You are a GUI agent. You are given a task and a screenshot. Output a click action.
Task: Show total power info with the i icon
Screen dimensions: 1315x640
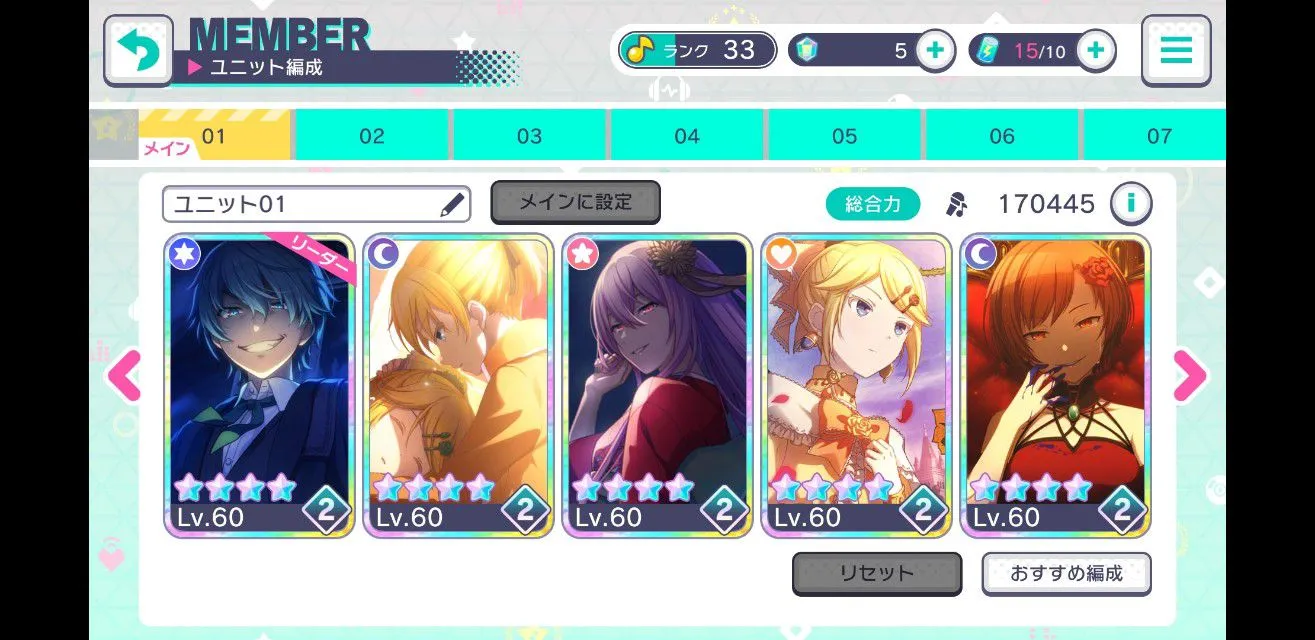[1131, 204]
